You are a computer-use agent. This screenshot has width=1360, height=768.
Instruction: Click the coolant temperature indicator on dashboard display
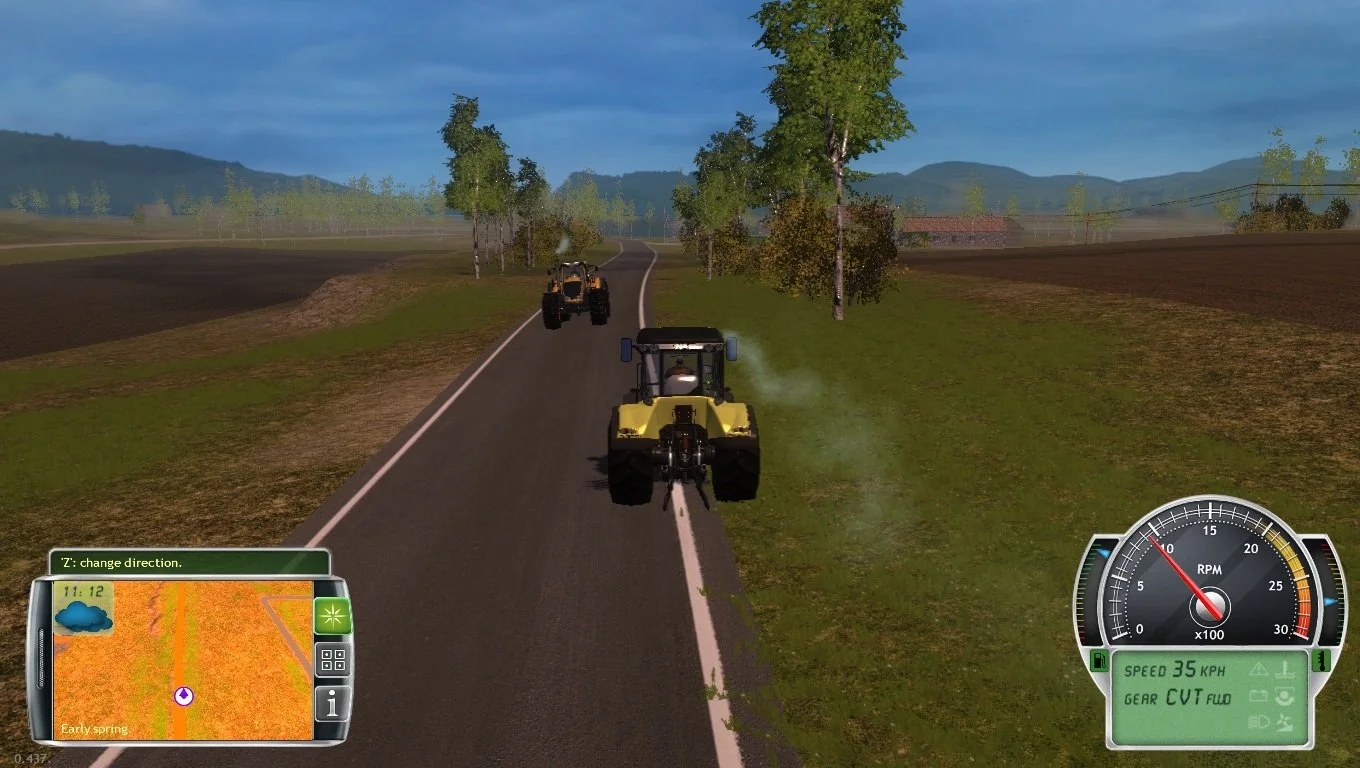[x=1283, y=672]
